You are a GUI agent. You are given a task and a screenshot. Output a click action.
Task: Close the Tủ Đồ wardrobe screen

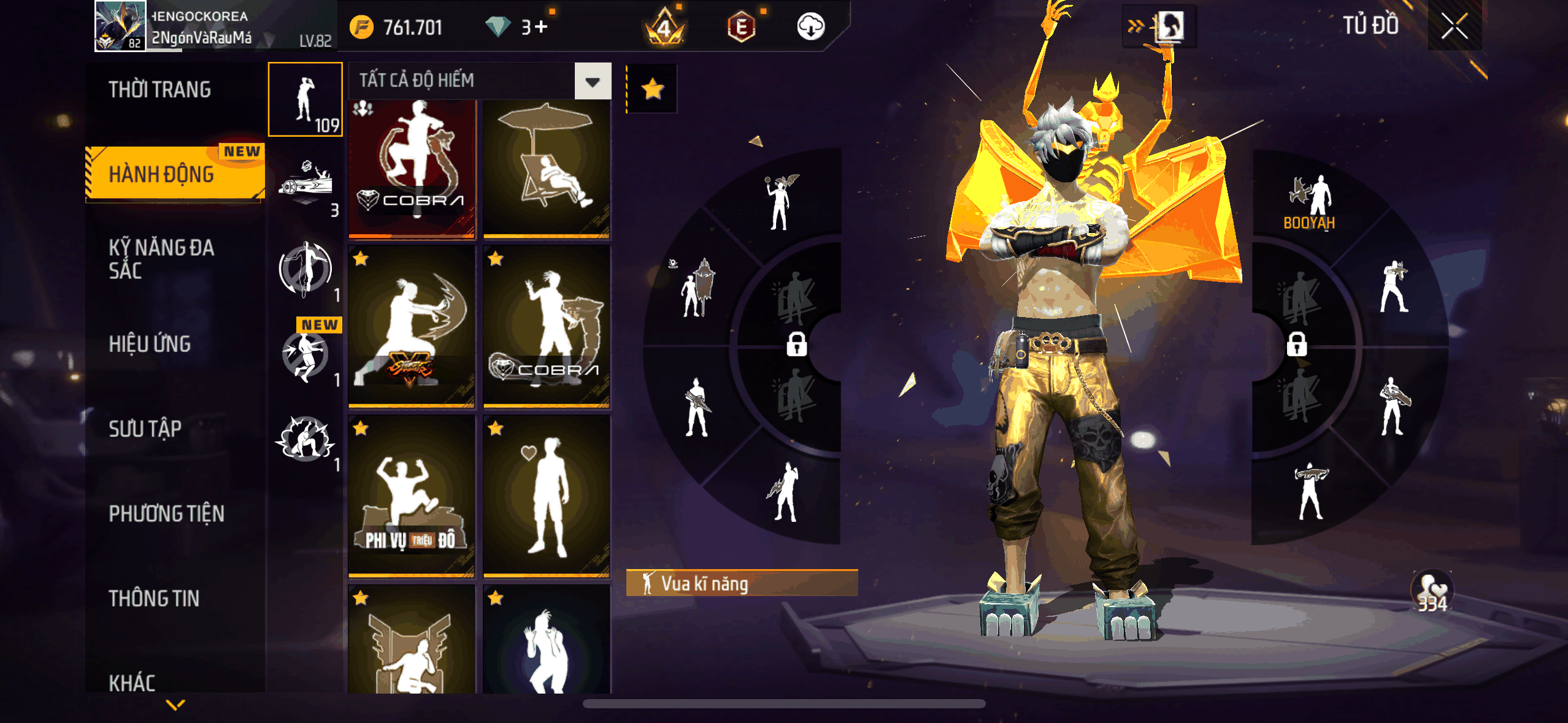tap(1454, 26)
